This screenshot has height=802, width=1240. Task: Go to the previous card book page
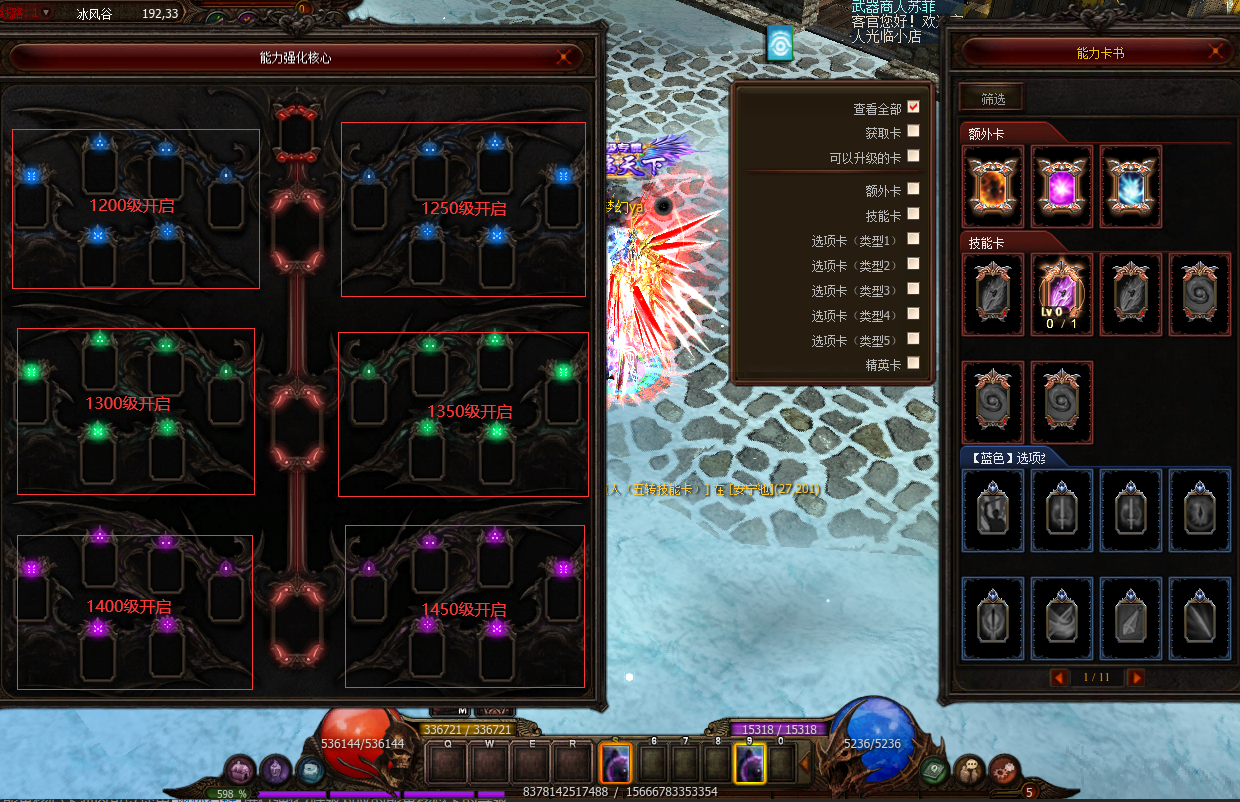coord(1059,678)
